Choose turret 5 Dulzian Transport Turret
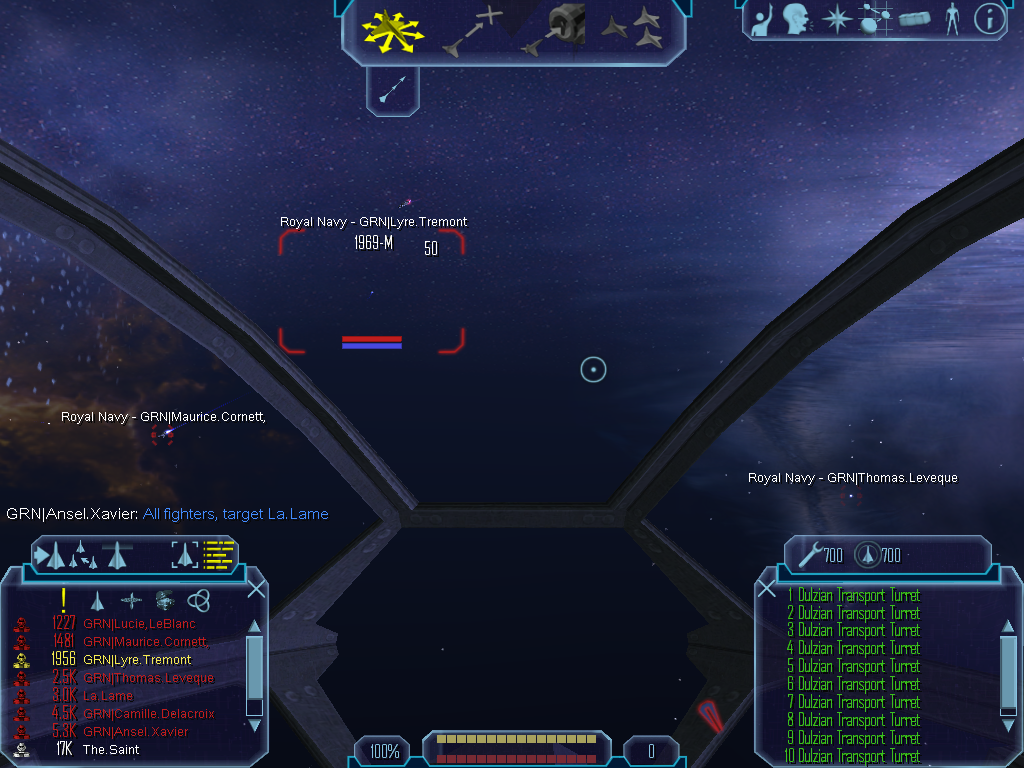Viewport: 1024px width, 768px height. [x=853, y=667]
